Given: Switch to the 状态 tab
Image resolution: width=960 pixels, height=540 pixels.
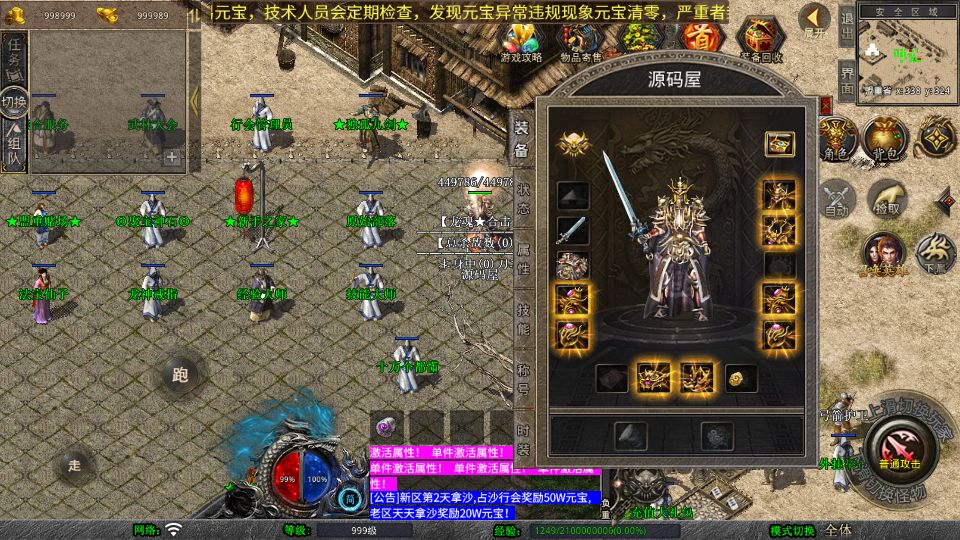Looking at the screenshot, I should [523, 199].
